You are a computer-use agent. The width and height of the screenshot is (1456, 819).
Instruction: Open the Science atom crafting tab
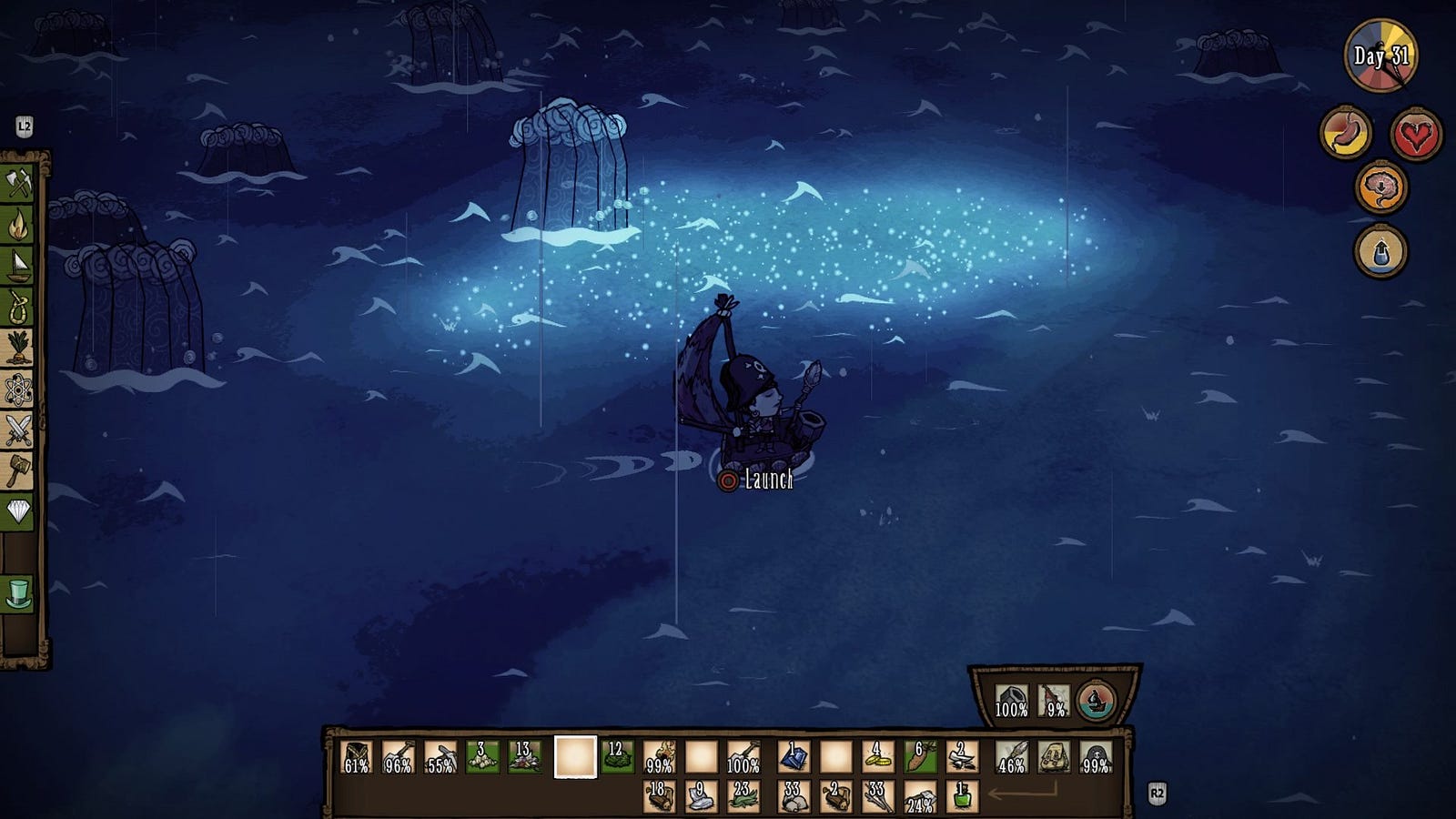tap(18, 389)
